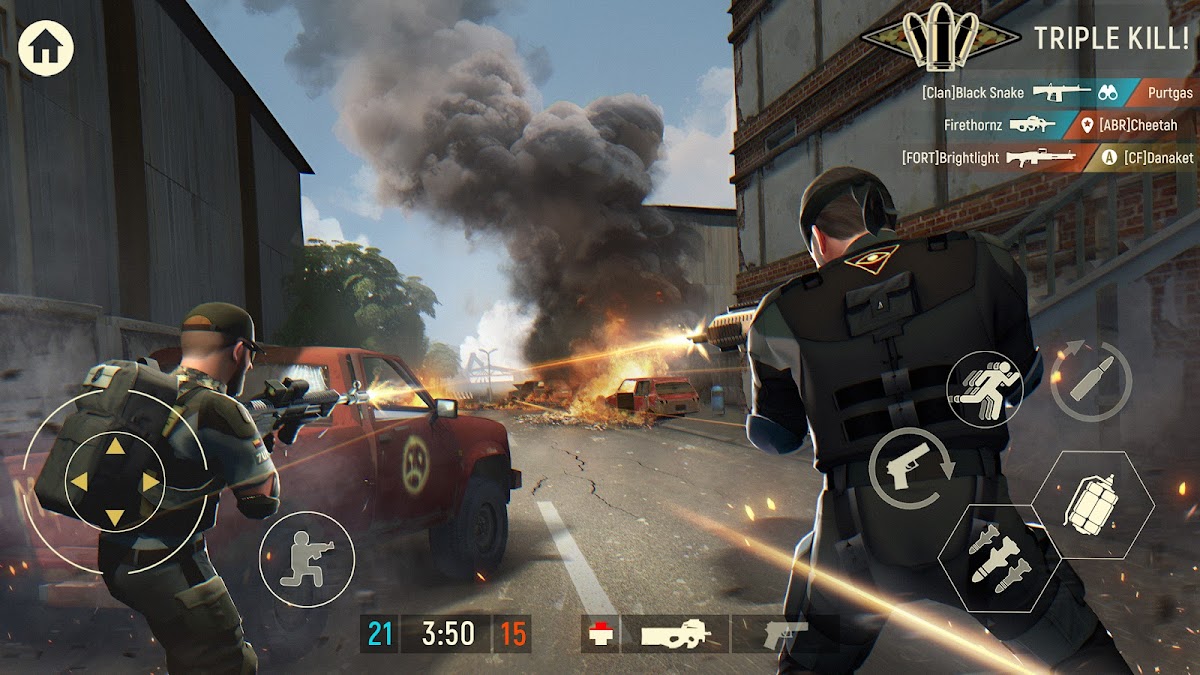Viewport: 1200px width, 675px height.
Task: Tap the left arrow on the movement pad
Action: click(x=80, y=482)
